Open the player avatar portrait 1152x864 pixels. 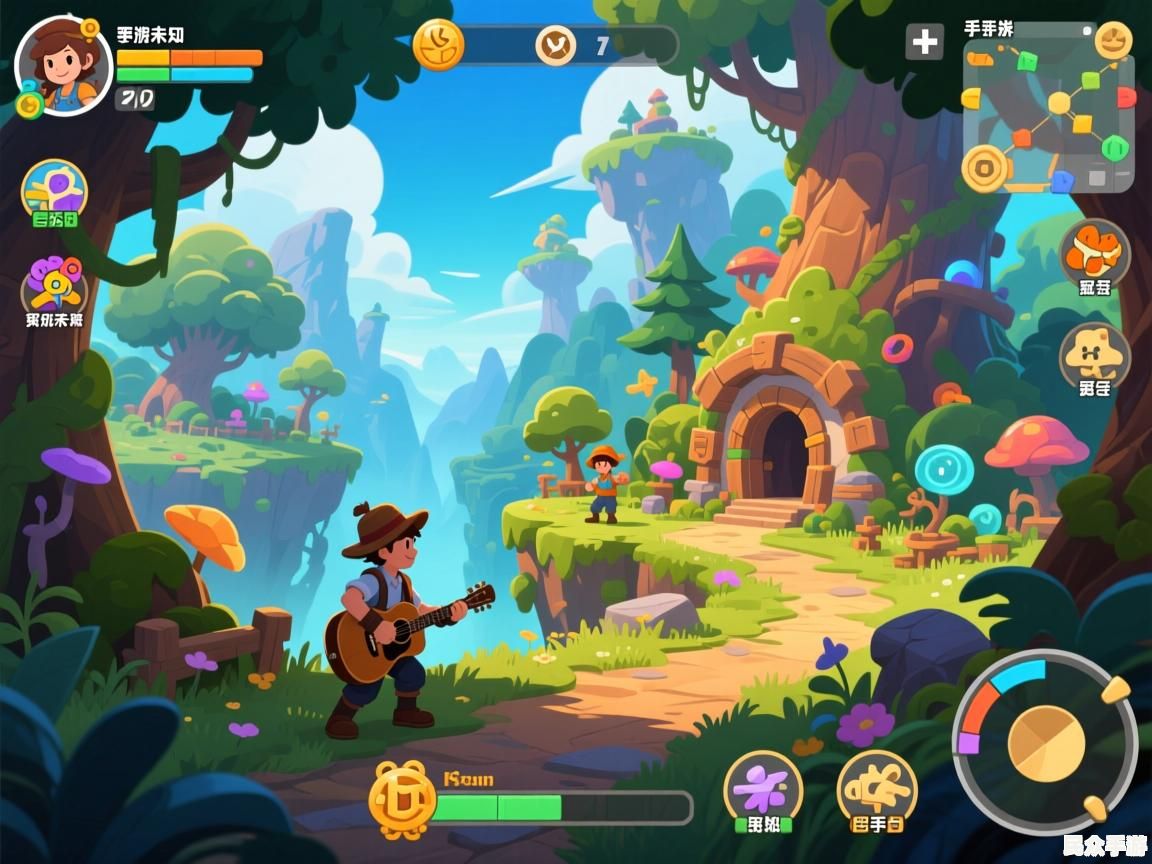[63, 66]
